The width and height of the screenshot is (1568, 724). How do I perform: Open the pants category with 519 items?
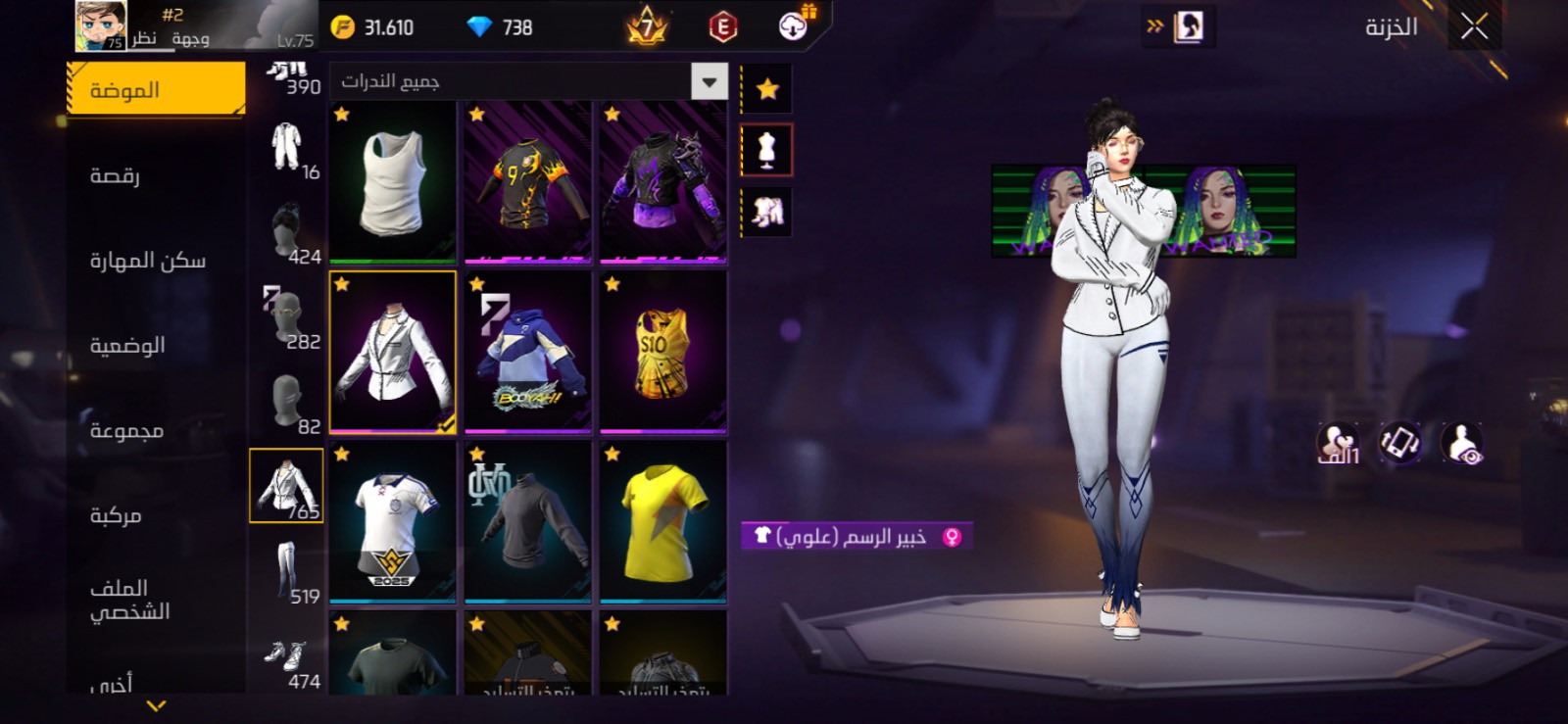286,572
